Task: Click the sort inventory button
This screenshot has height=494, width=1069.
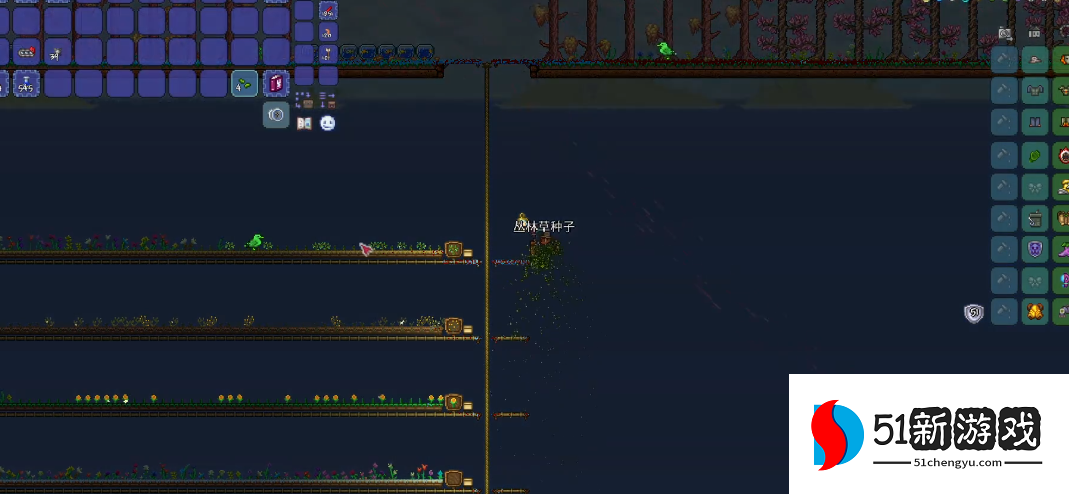Action: click(328, 101)
